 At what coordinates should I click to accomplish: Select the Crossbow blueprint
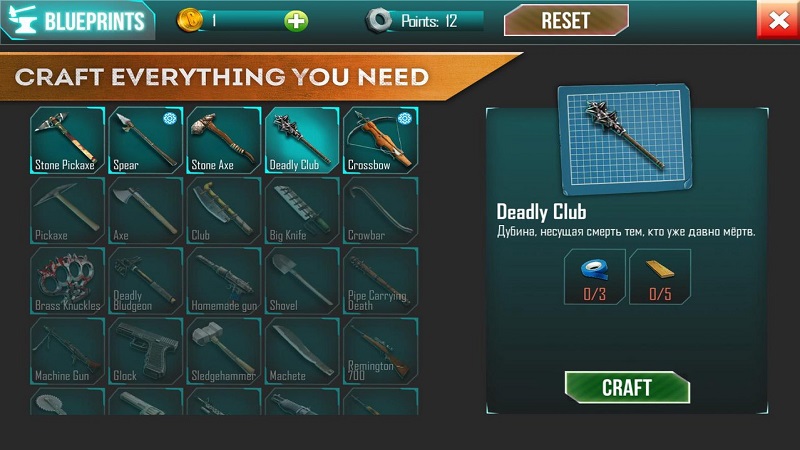379,140
